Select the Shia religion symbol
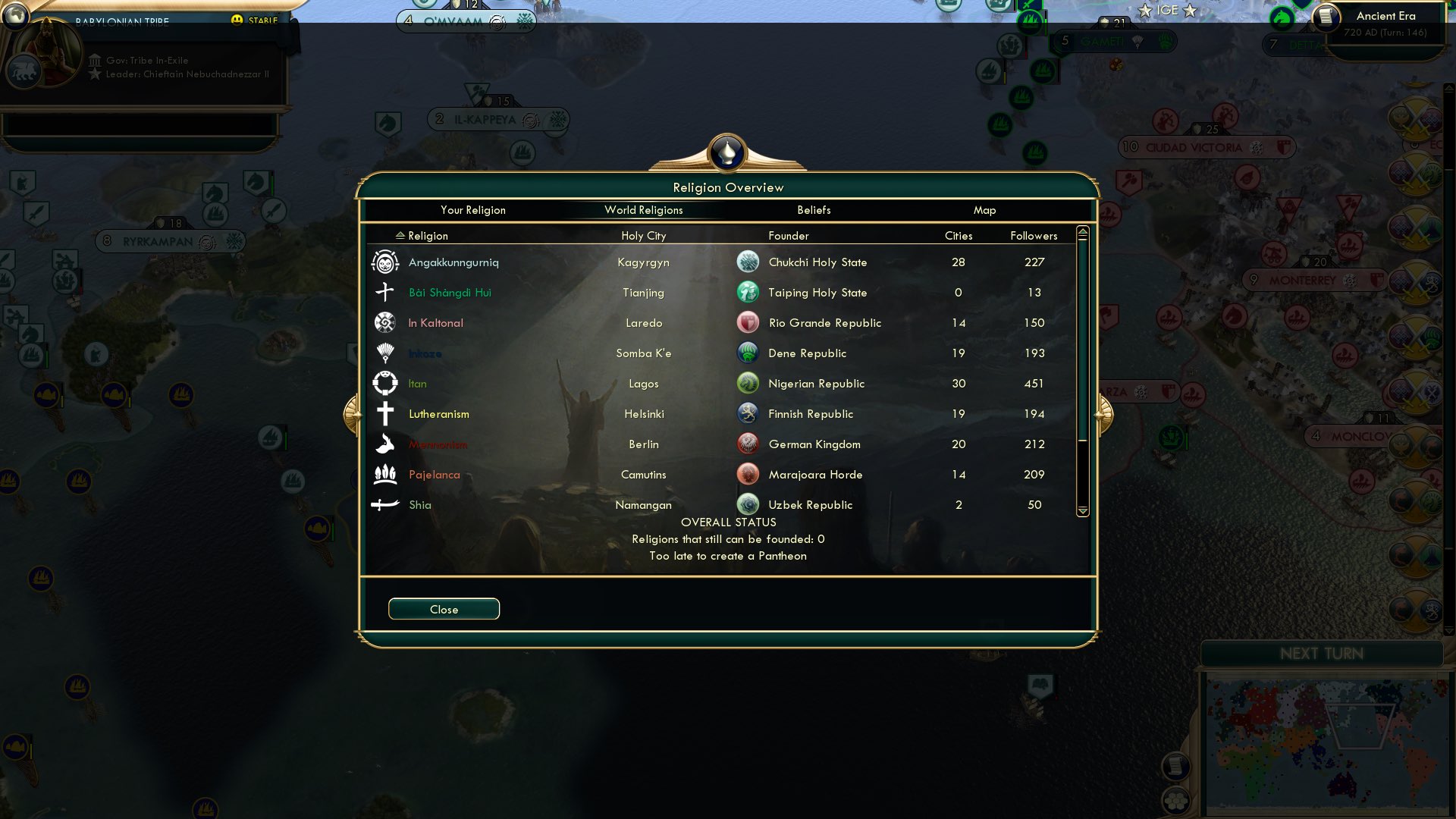Screen dimensions: 1456x819 385,504
